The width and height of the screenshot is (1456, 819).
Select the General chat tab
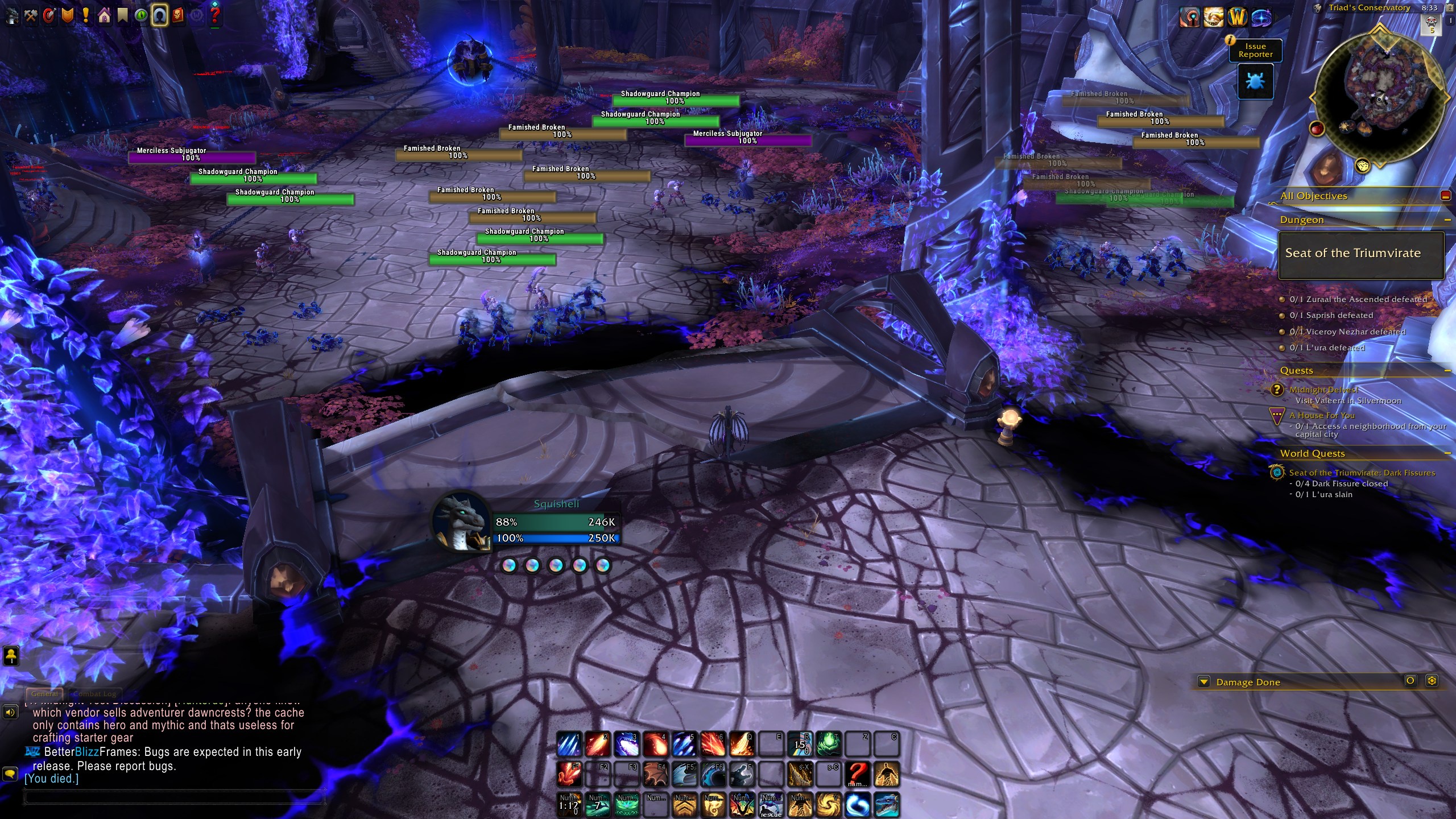click(44, 694)
